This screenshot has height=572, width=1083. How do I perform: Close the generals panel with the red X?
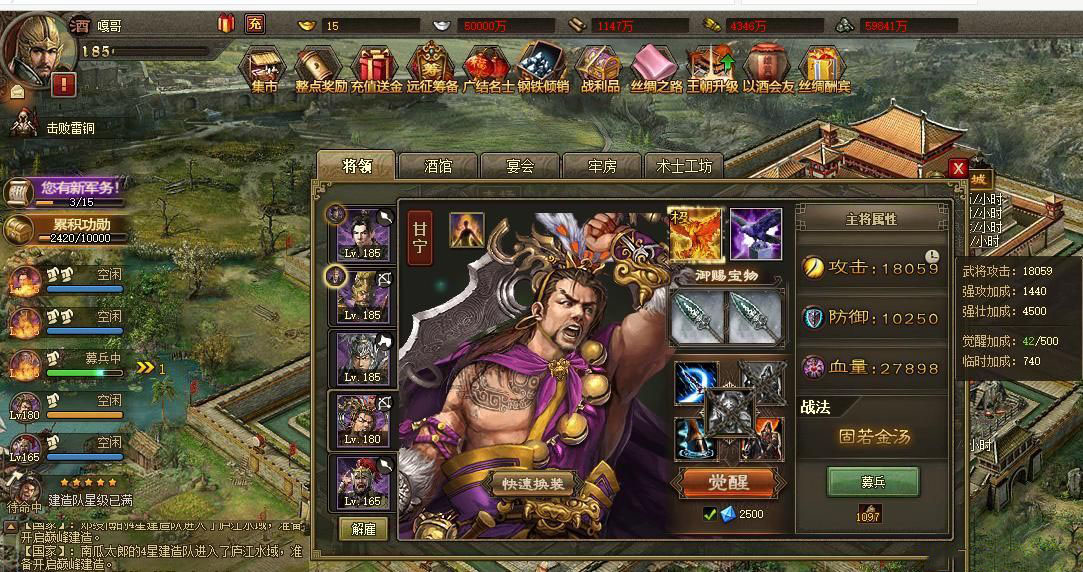click(x=958, y=168)
